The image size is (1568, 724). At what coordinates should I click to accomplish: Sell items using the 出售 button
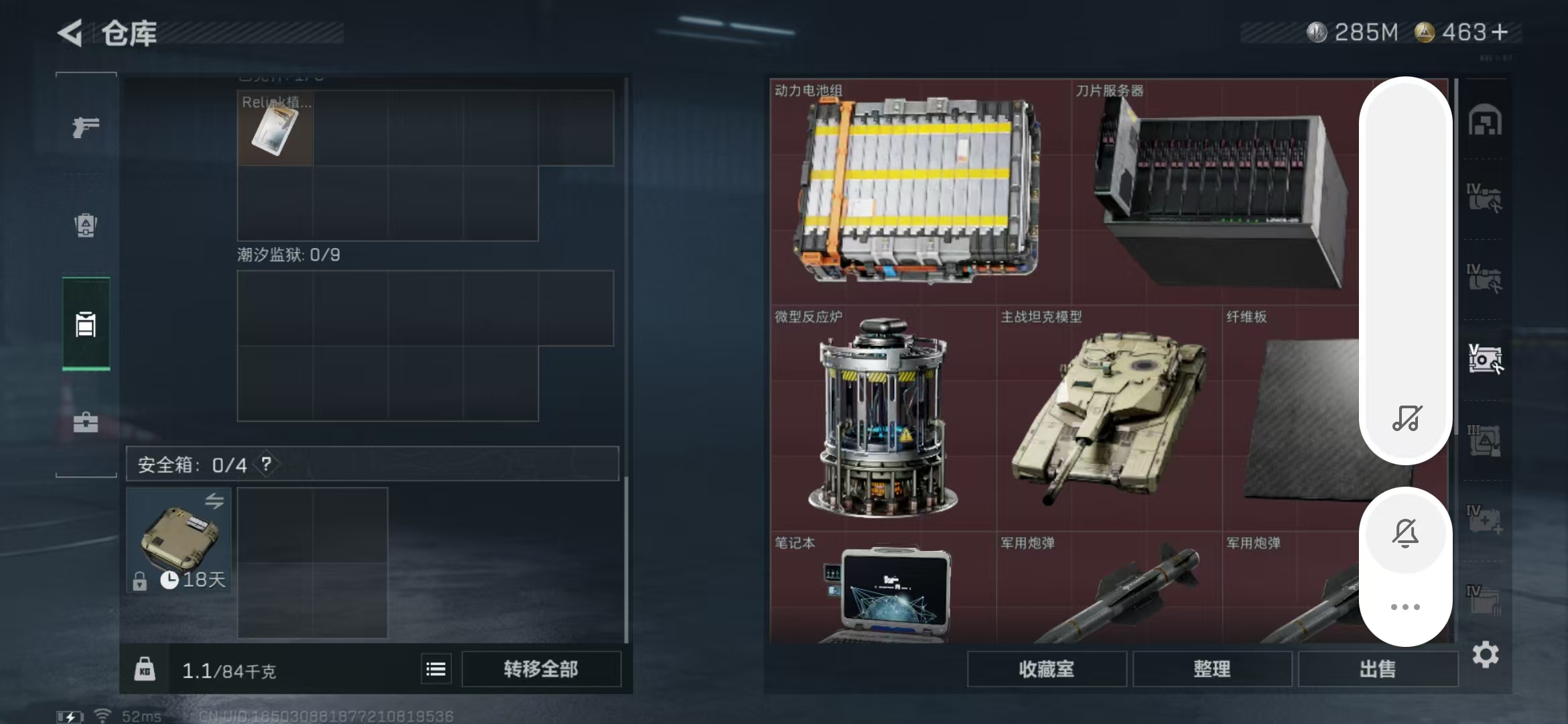point(1377,669)
